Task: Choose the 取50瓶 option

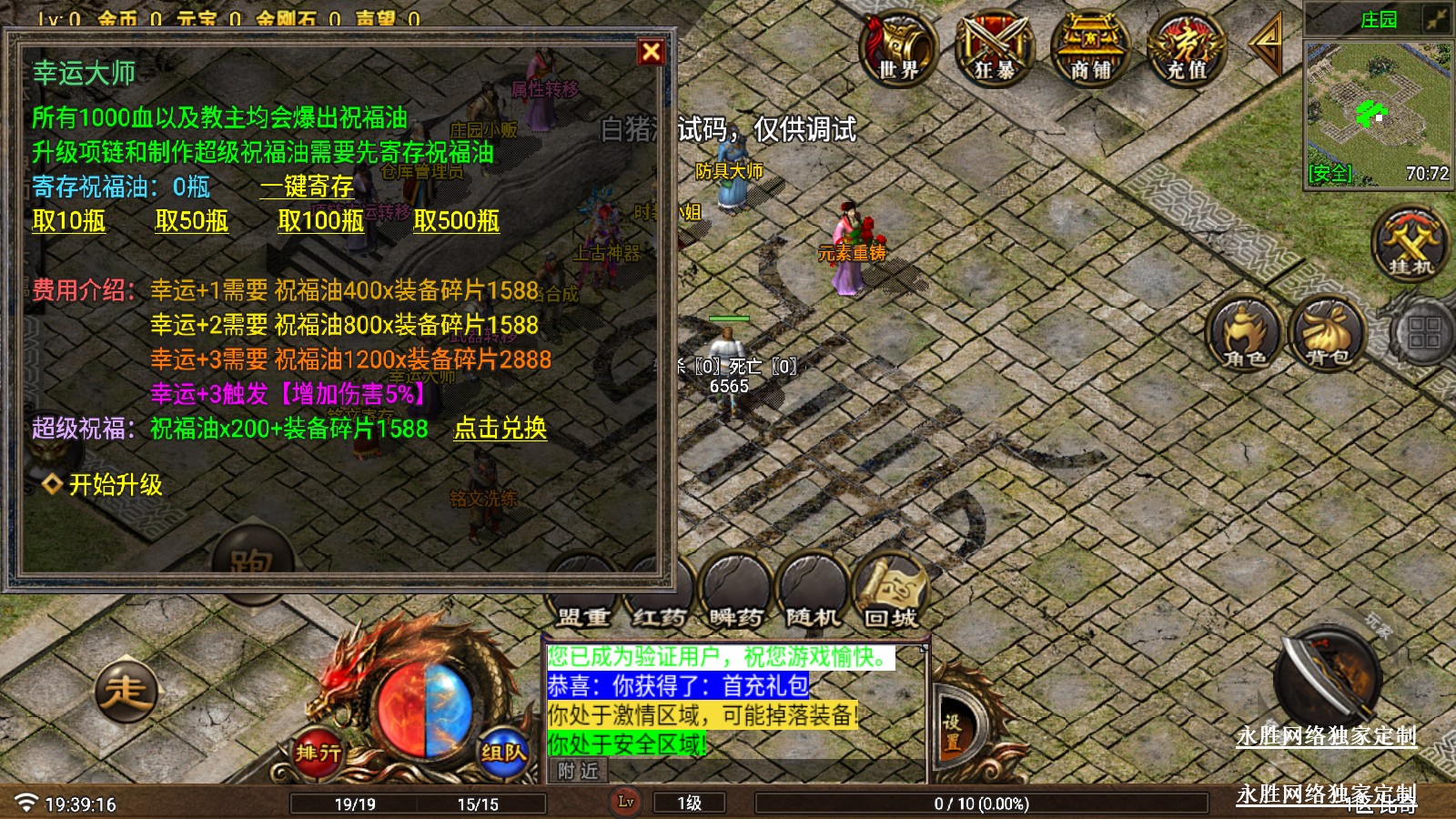Action: (192, 221)
